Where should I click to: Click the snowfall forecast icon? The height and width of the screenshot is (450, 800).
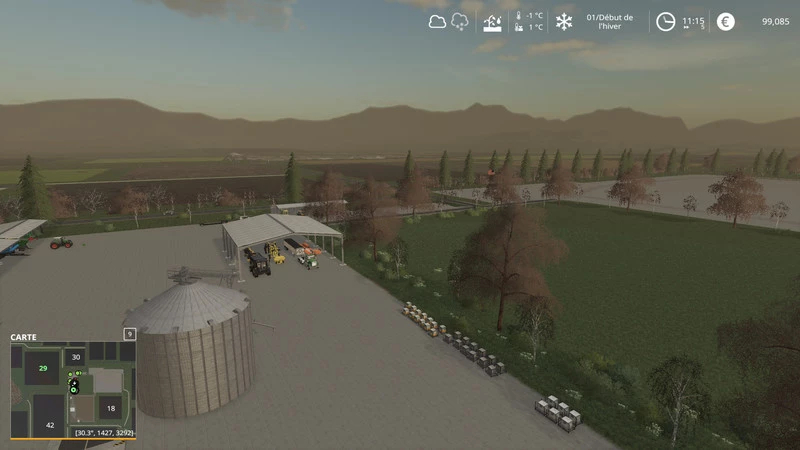(461, 21)
